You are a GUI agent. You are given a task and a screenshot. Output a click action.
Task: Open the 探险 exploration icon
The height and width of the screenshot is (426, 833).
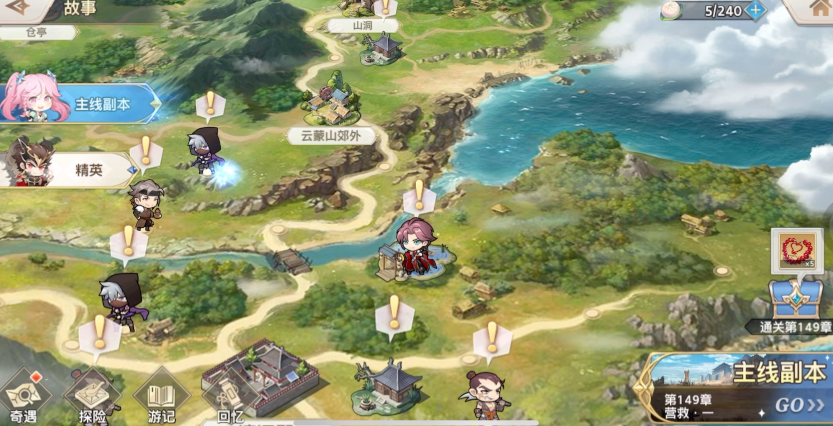coord(93,396)
